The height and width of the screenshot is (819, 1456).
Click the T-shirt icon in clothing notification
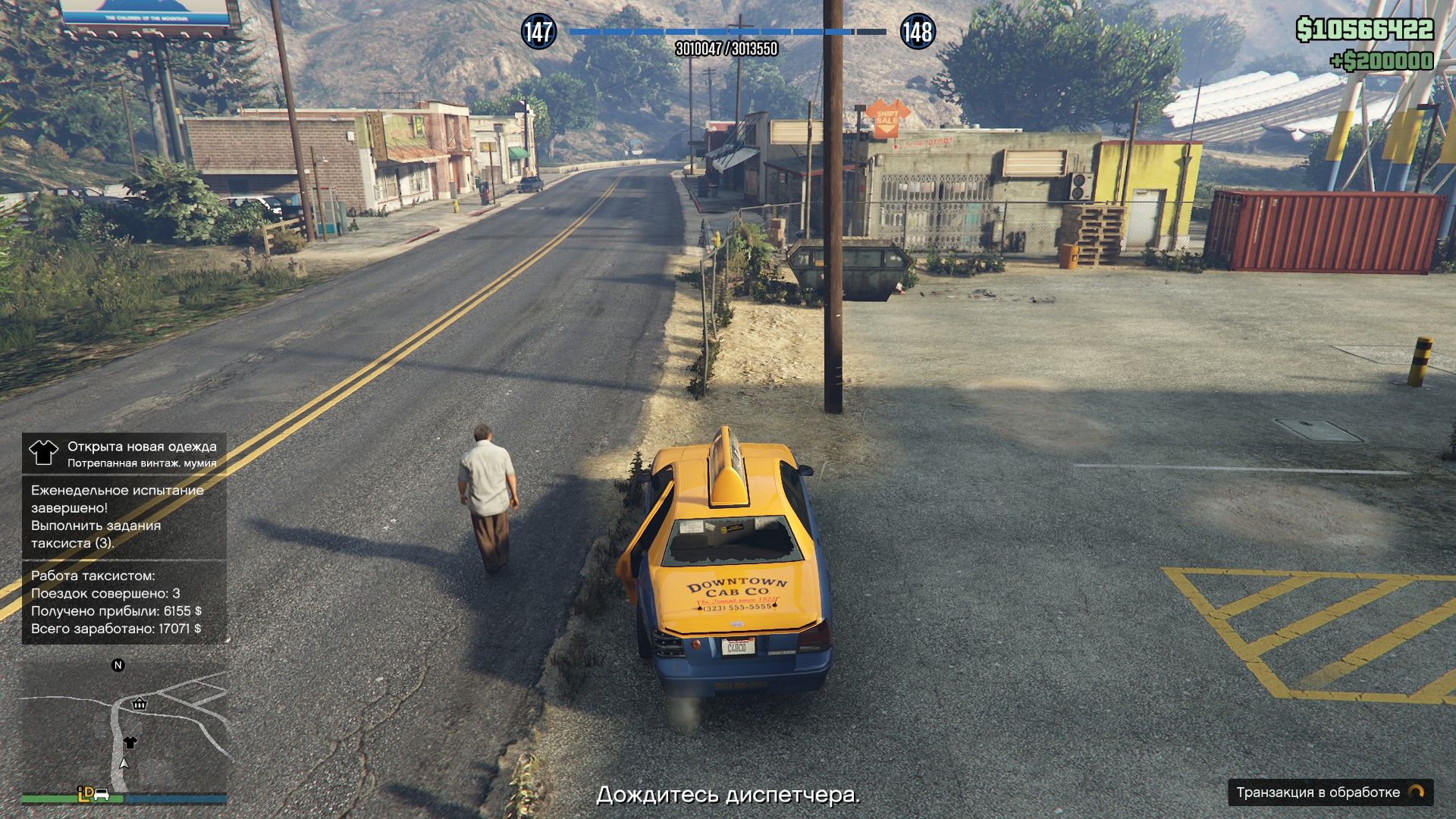(43, 453)
